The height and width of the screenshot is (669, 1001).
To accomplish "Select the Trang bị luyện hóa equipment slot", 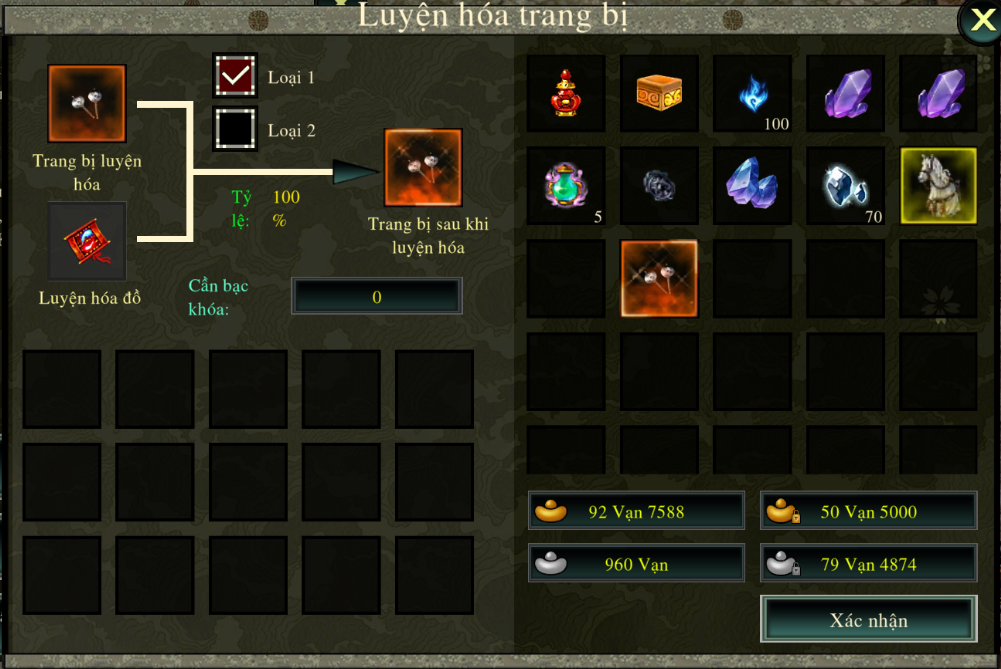I will coord(87,104).
